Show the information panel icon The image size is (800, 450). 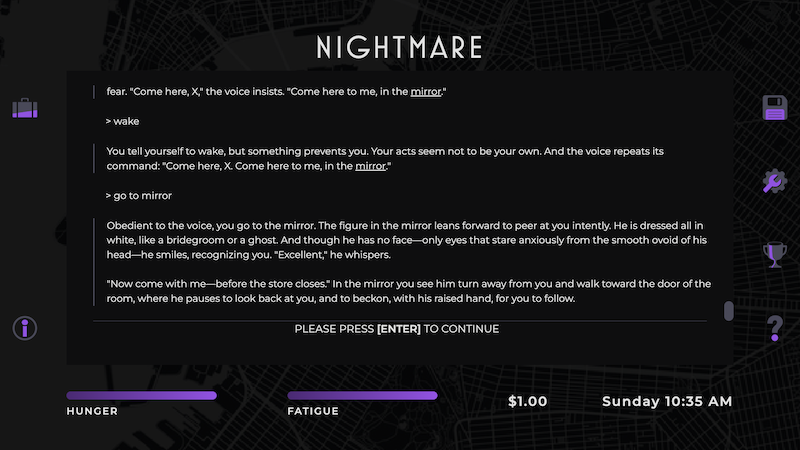(x=25, y=328)
